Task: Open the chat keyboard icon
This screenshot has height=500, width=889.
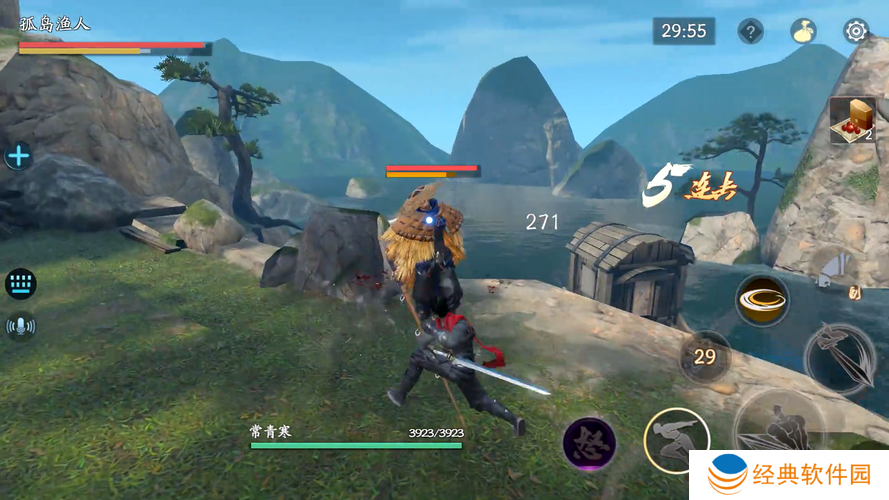Action: (x=20, y=284)
